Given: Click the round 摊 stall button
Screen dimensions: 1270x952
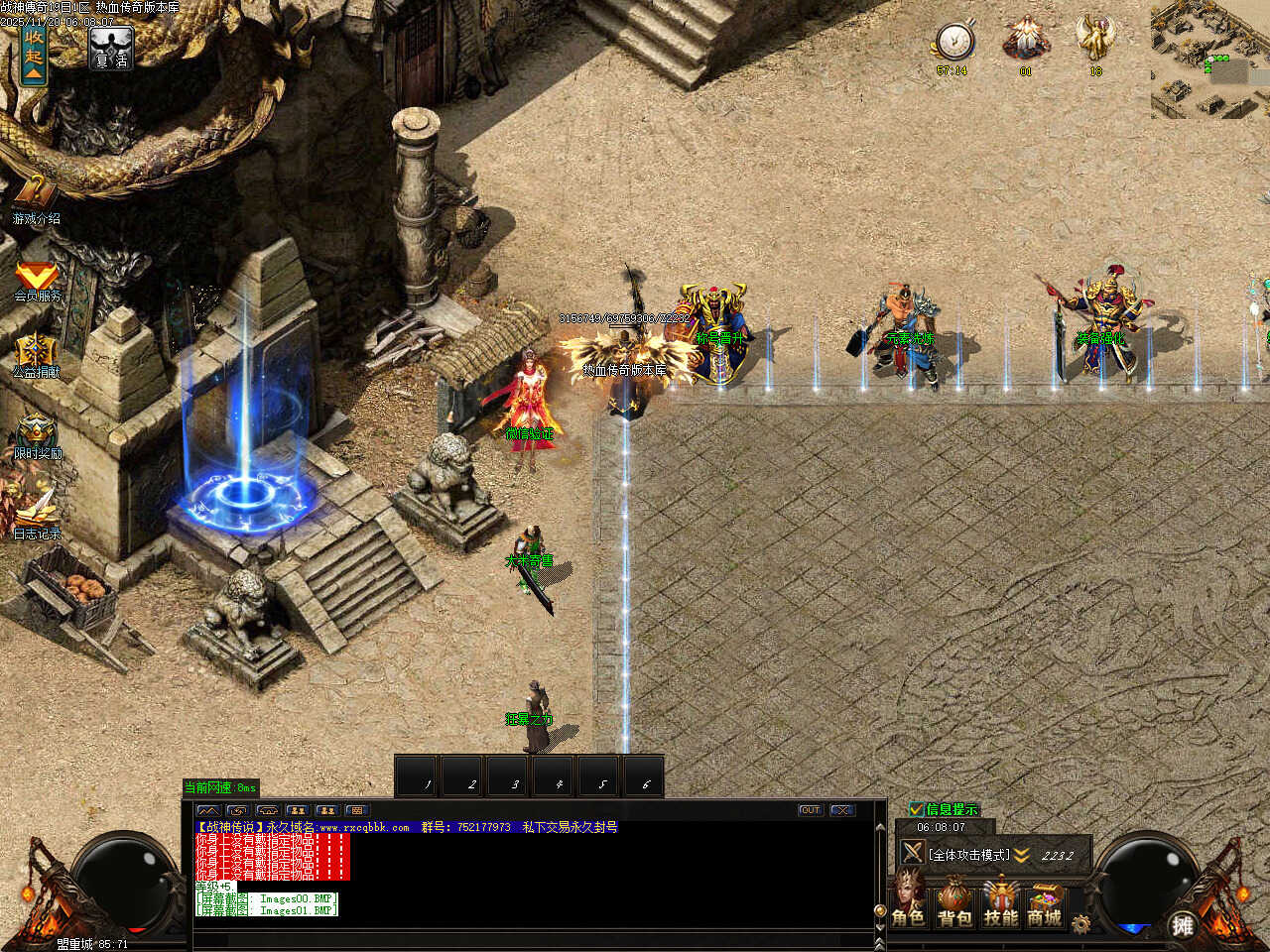Looking at the screenshot, I should pos(1182,925).
